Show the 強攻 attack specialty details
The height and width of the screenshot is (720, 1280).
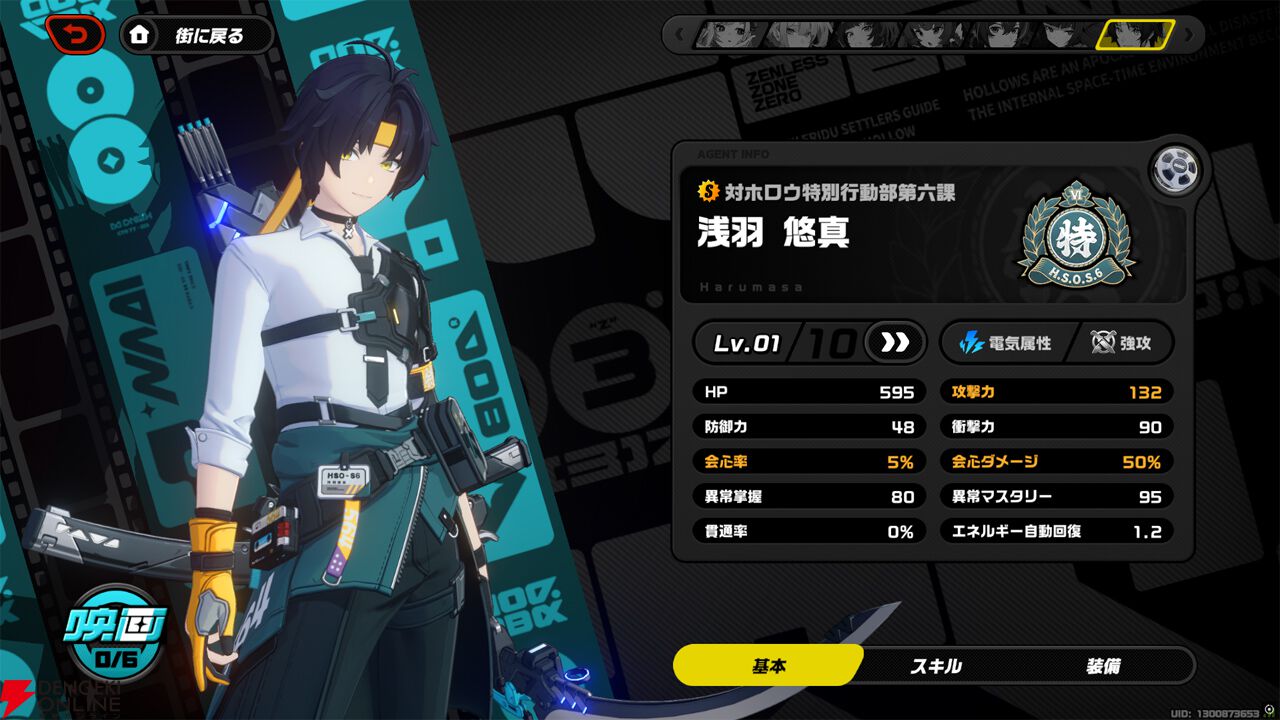[1120, 343]
